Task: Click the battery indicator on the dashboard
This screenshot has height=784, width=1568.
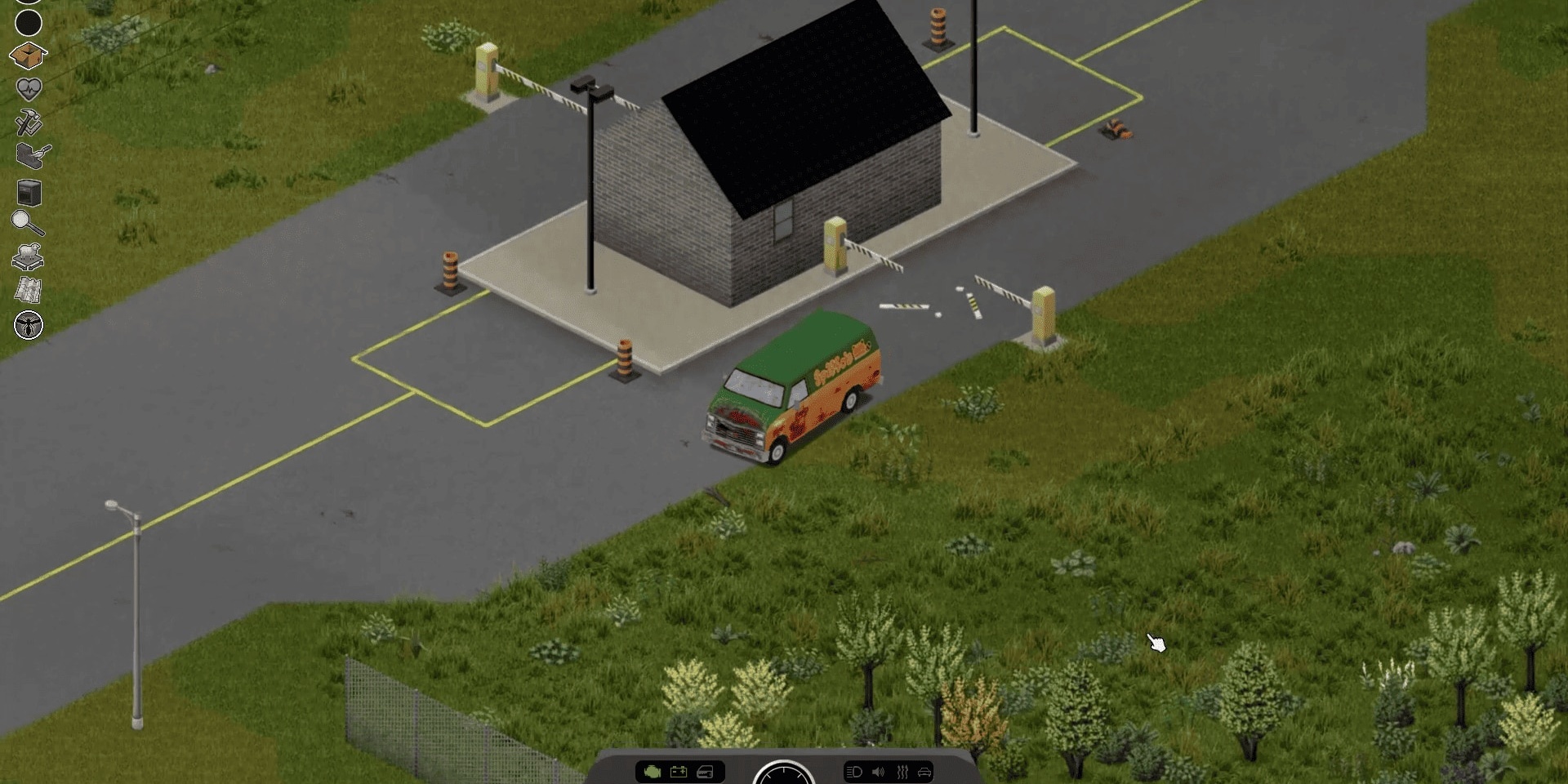Action: coord(679,772)
